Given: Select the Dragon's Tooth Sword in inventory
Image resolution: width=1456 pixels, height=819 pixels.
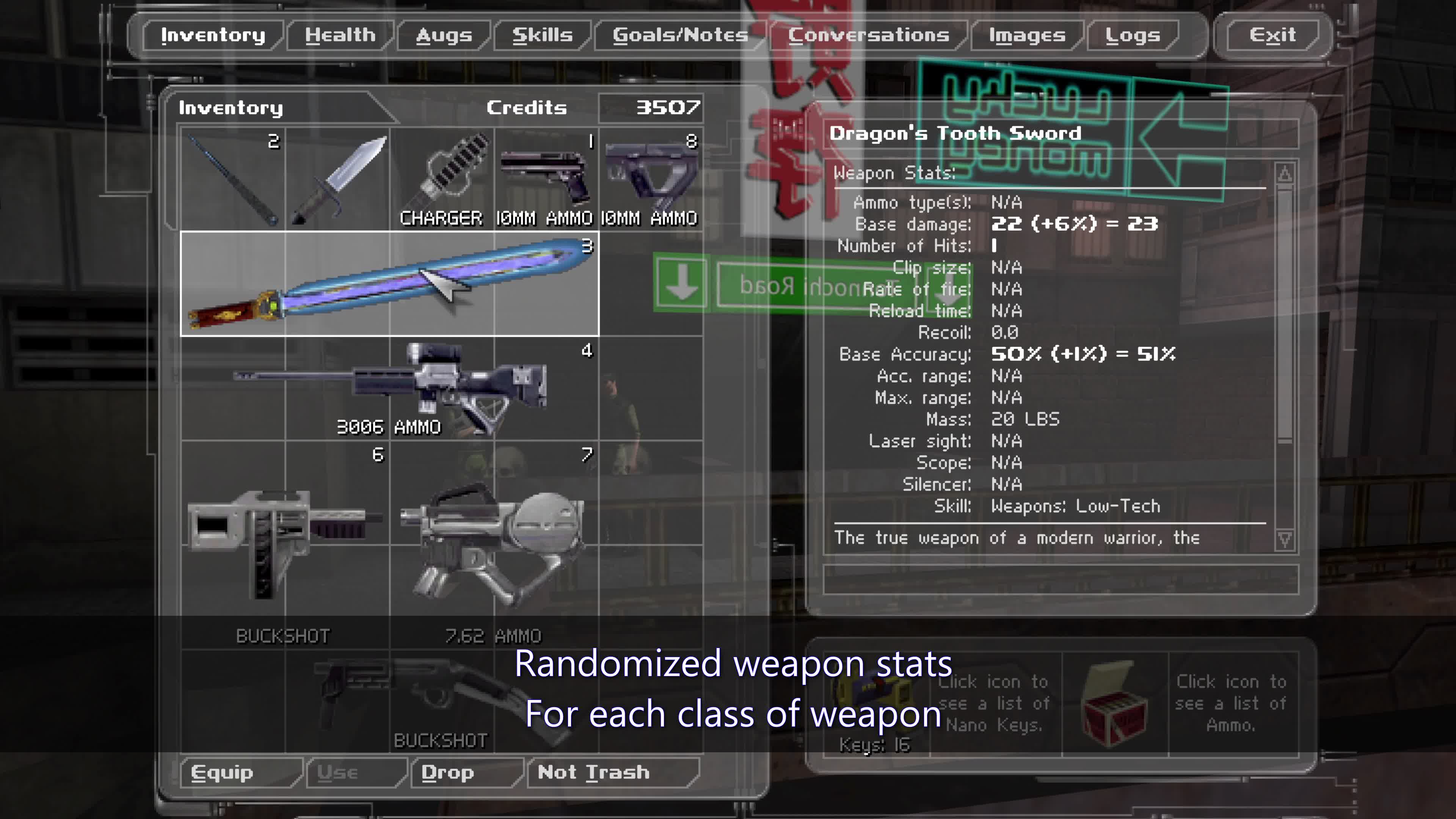Looking at the screenshot, I should [390, 282].
